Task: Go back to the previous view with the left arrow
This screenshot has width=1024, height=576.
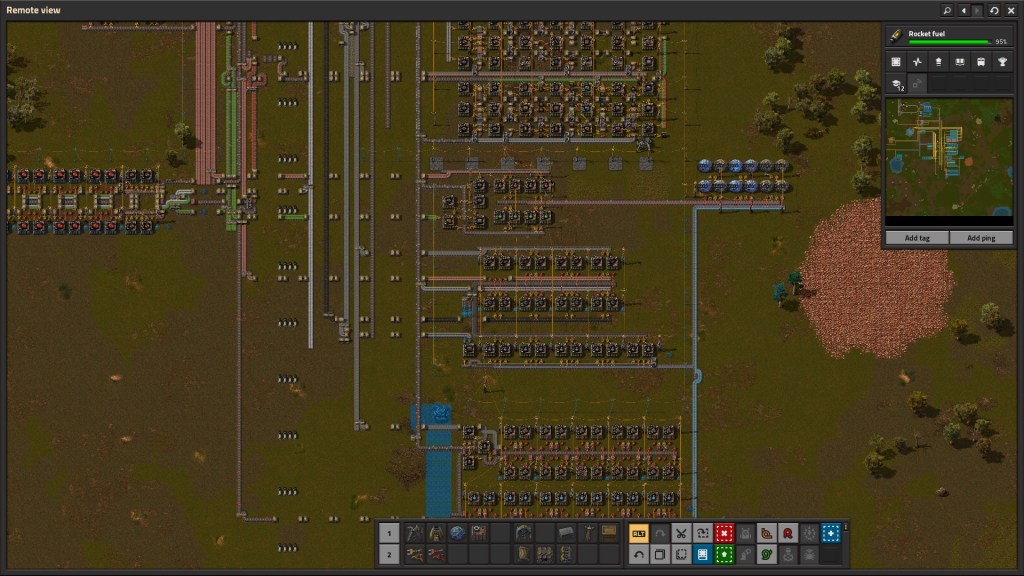Action: click(963, 10)
